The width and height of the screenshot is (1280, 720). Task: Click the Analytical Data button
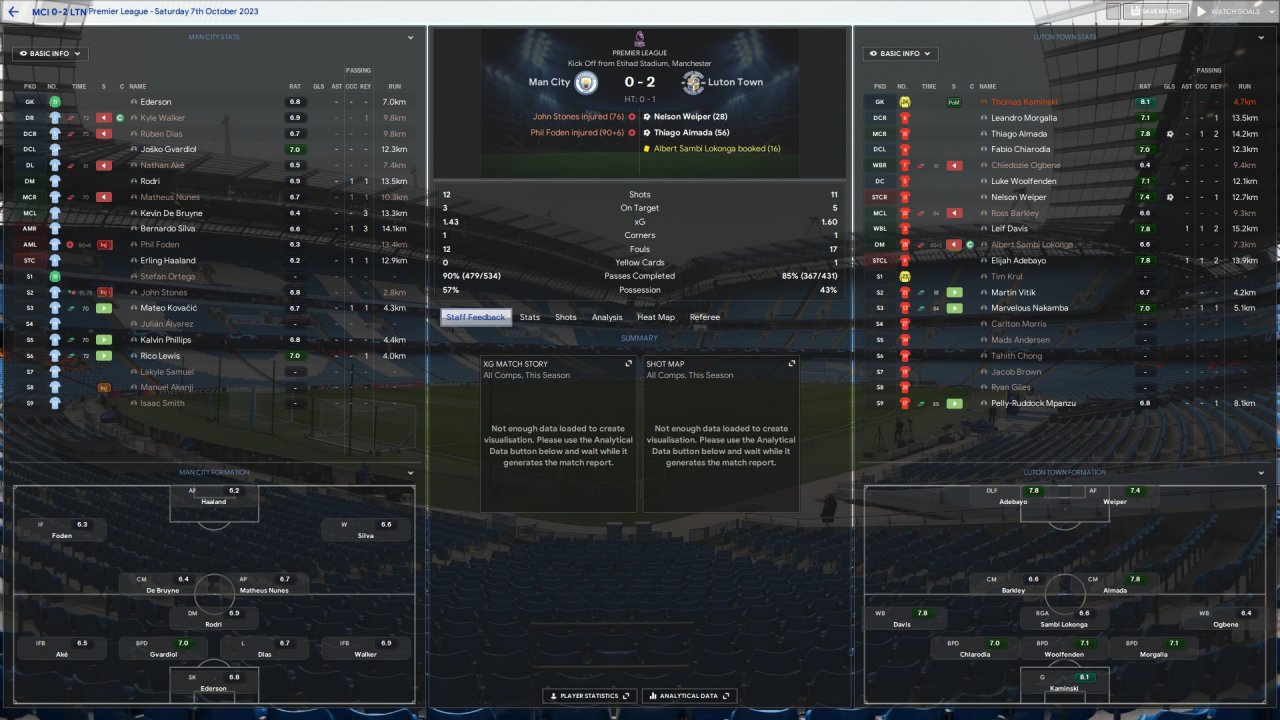point(690,696)
